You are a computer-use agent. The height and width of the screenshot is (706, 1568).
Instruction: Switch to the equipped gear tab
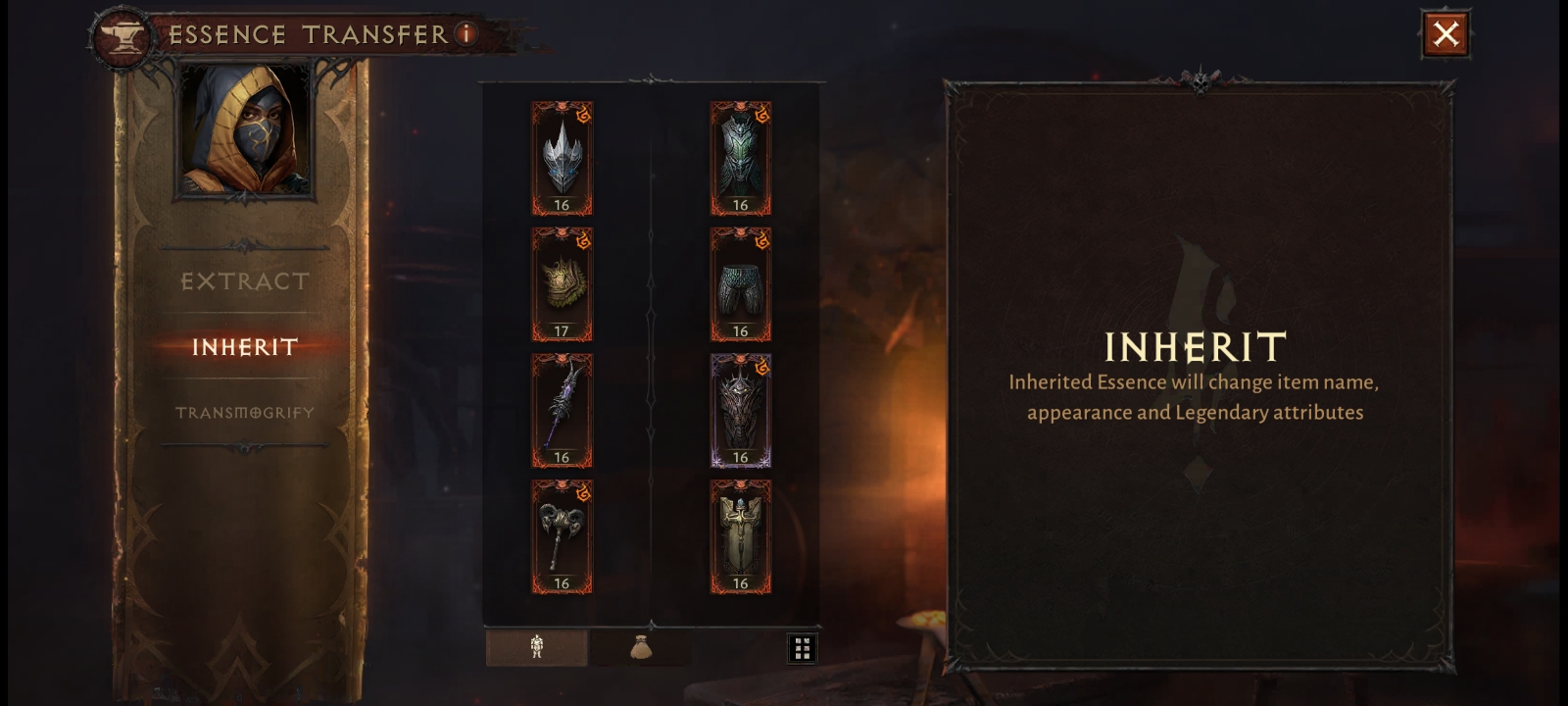[x=537, y=647]
